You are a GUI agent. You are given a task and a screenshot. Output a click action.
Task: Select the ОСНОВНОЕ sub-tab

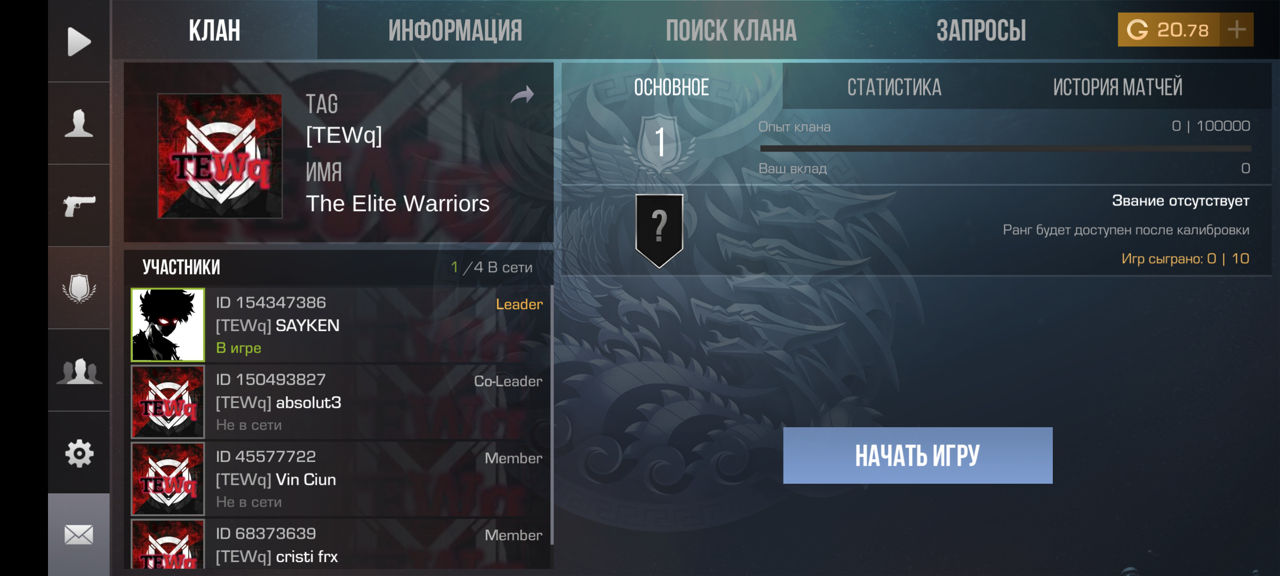(x=671, y=88)
